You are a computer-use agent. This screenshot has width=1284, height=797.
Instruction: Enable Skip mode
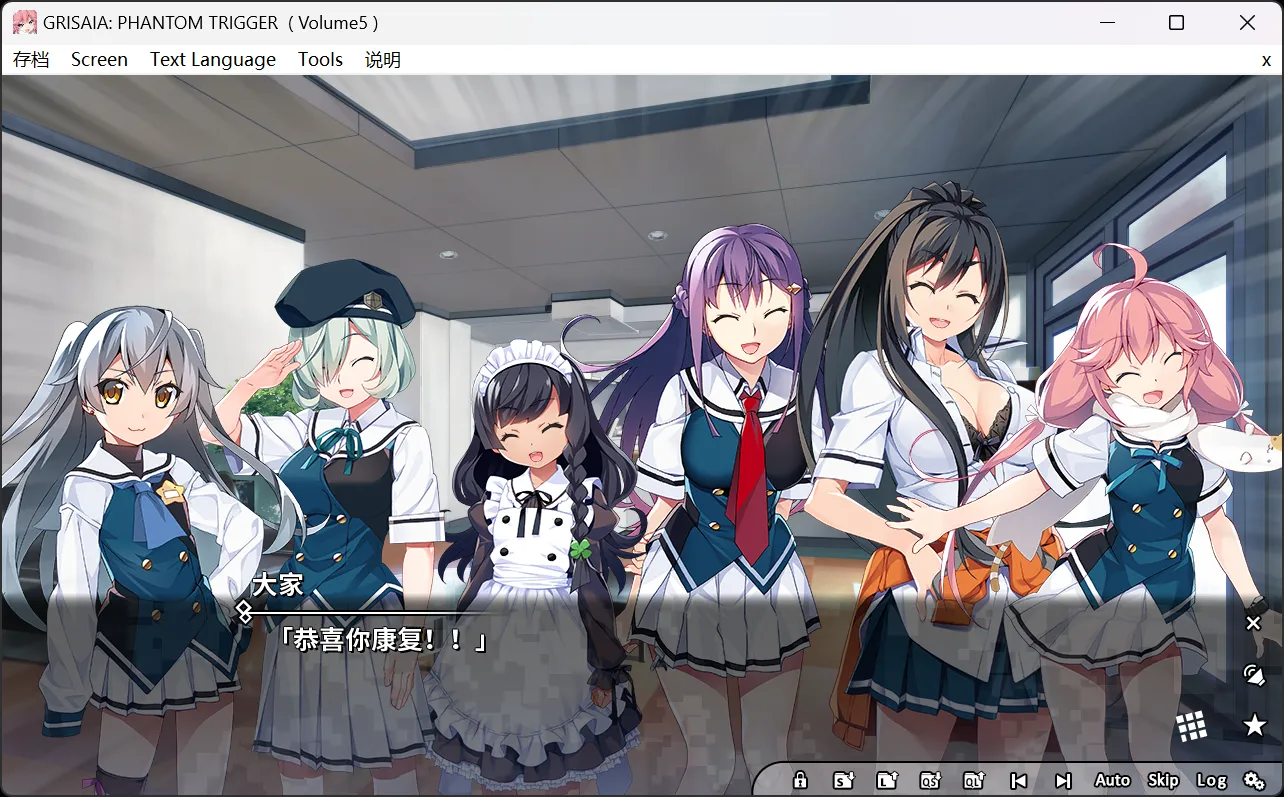tap(1163, 779)
